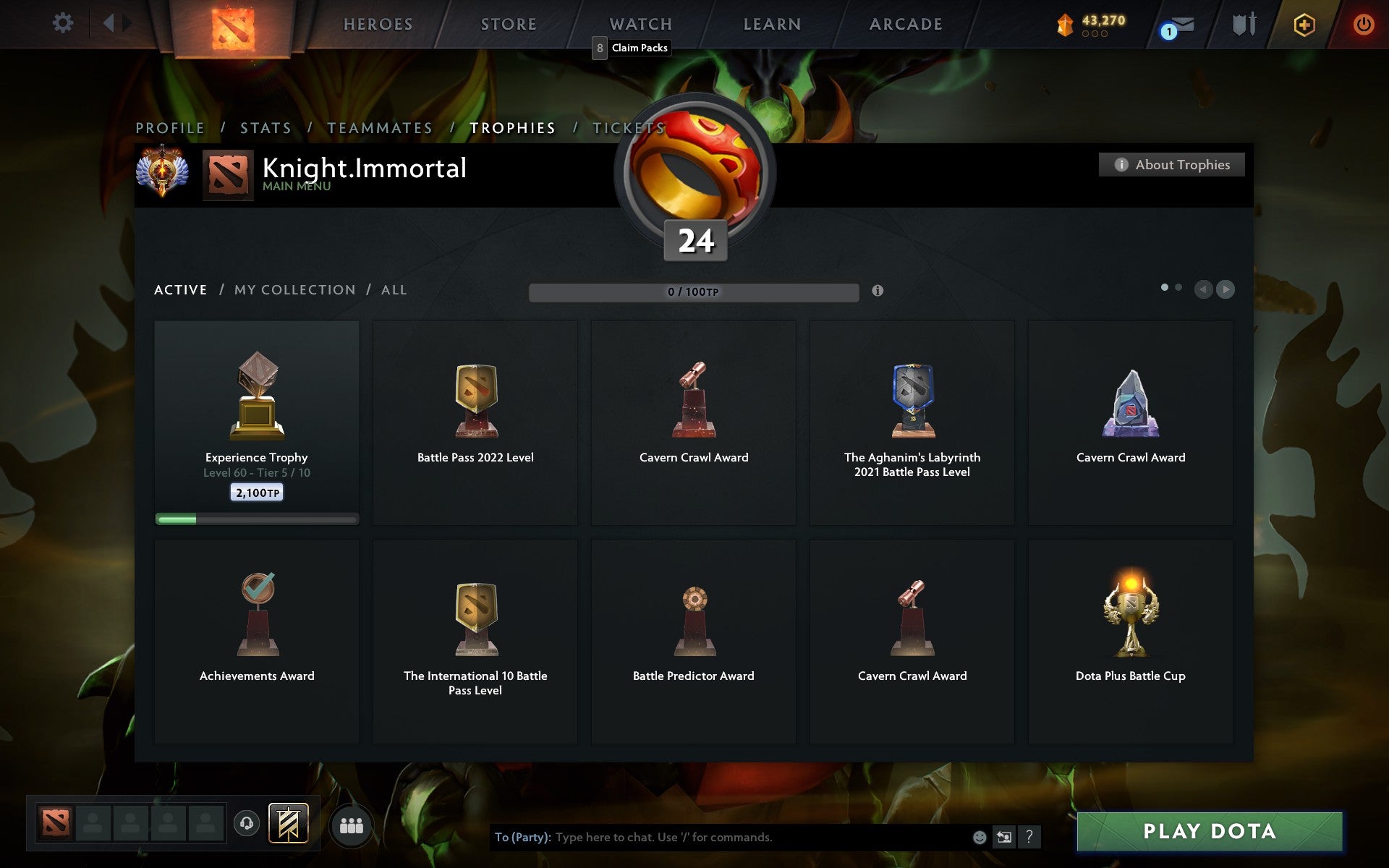
Task: Open Dota Plus hexagon icon
Action: 1302,24
